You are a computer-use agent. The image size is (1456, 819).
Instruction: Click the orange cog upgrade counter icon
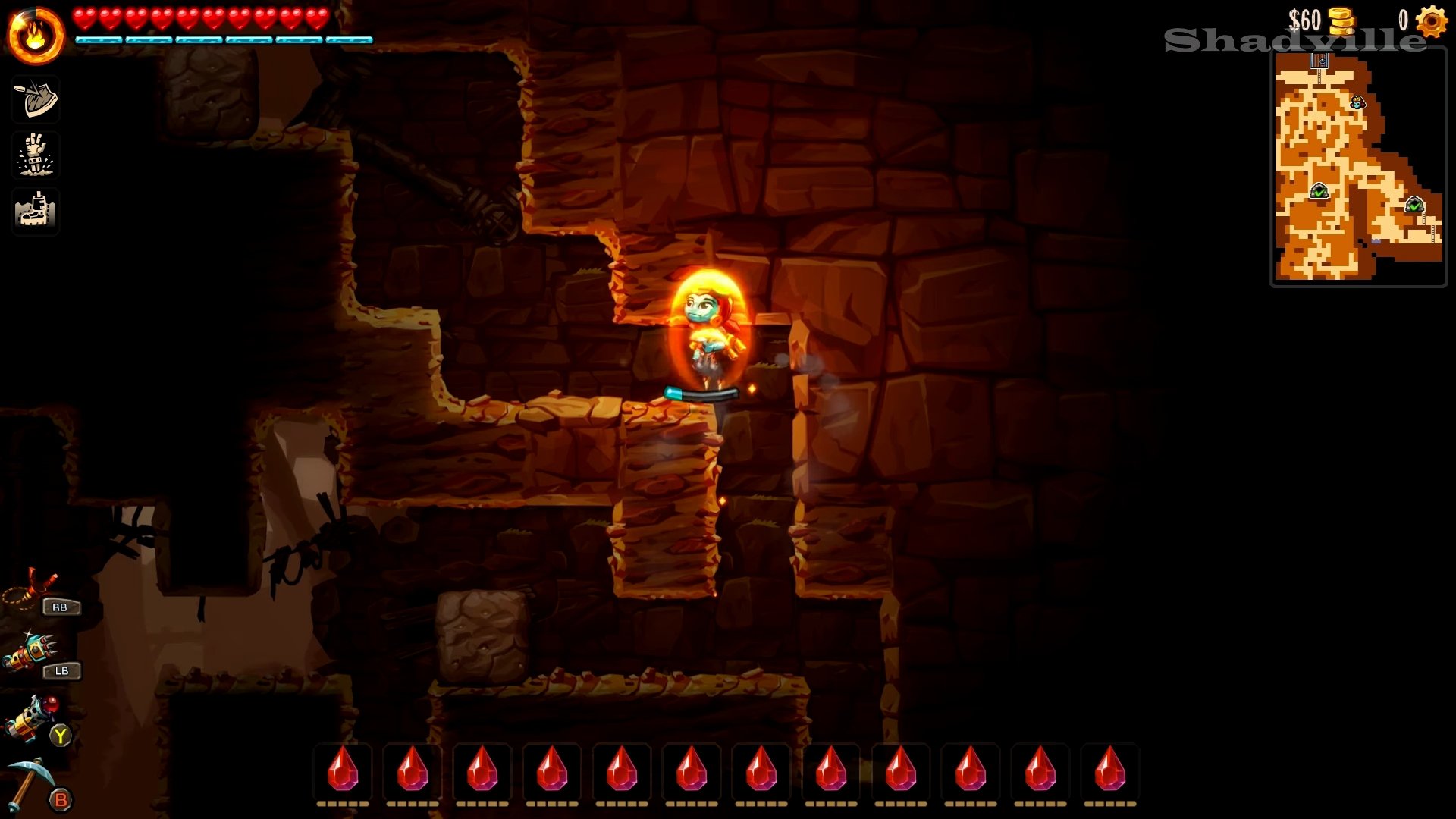[x=1432, y=21]
